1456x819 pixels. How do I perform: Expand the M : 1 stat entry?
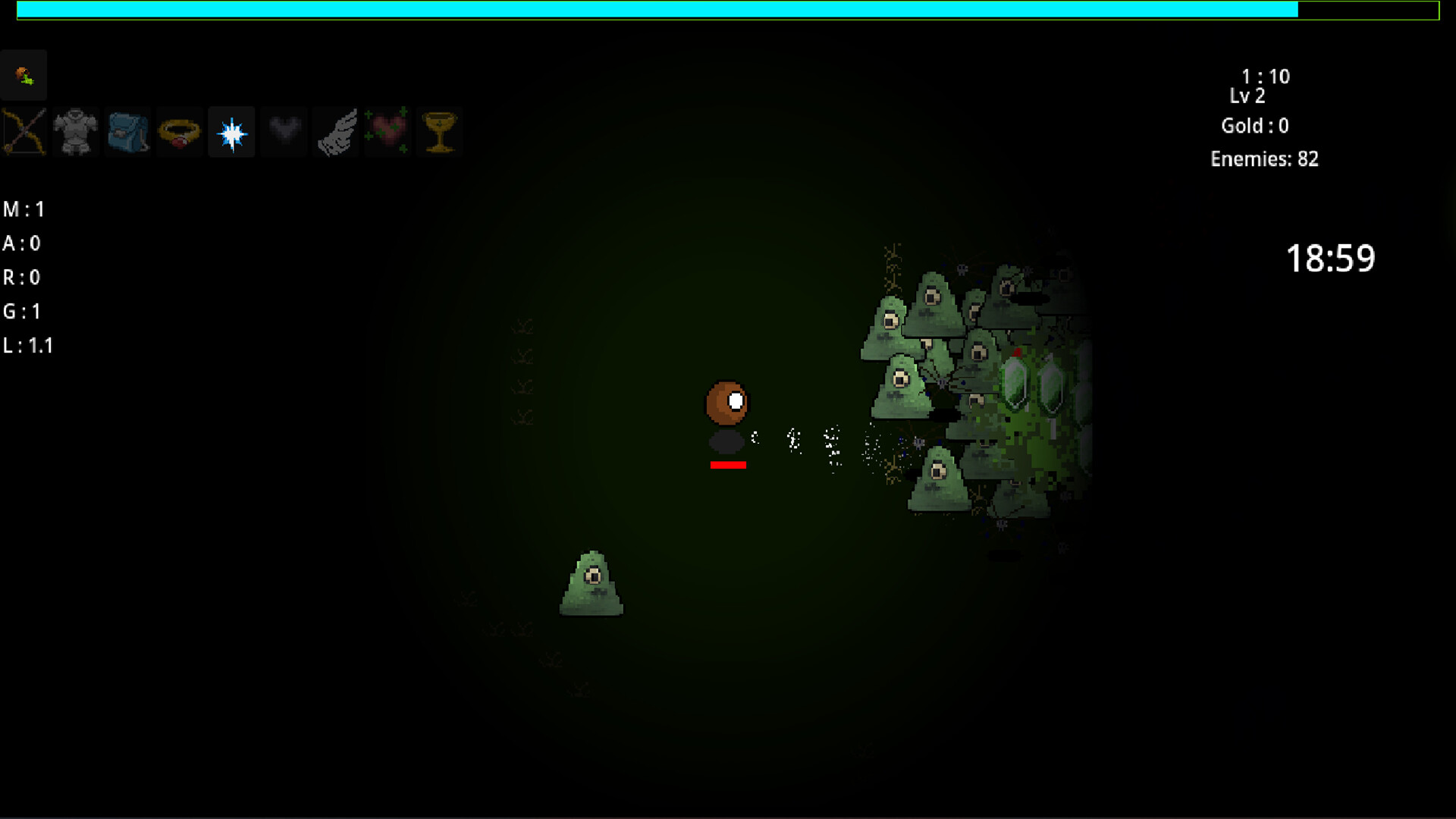[x=25, y=209]
